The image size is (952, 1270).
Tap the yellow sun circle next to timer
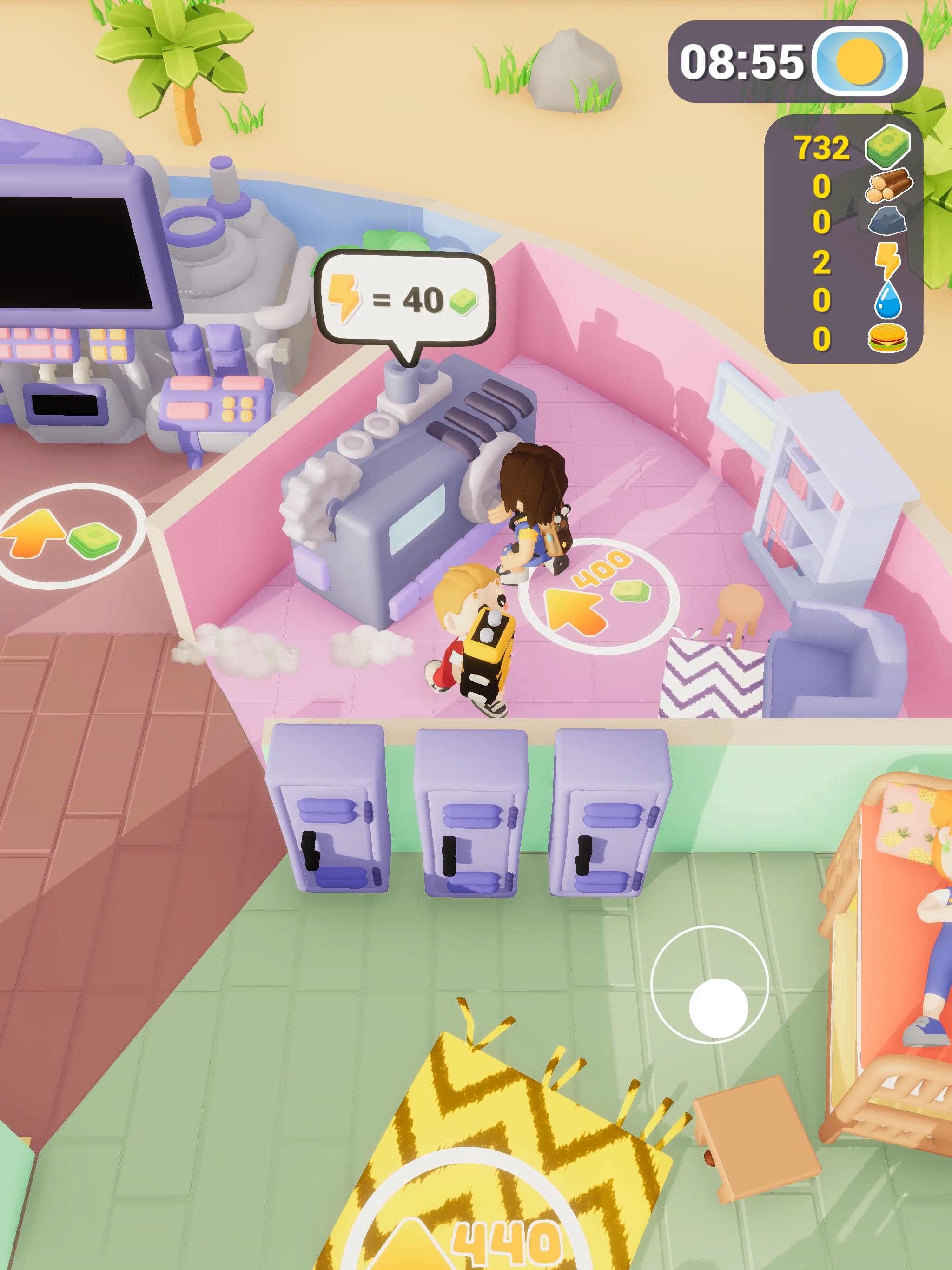coord(859,62)
